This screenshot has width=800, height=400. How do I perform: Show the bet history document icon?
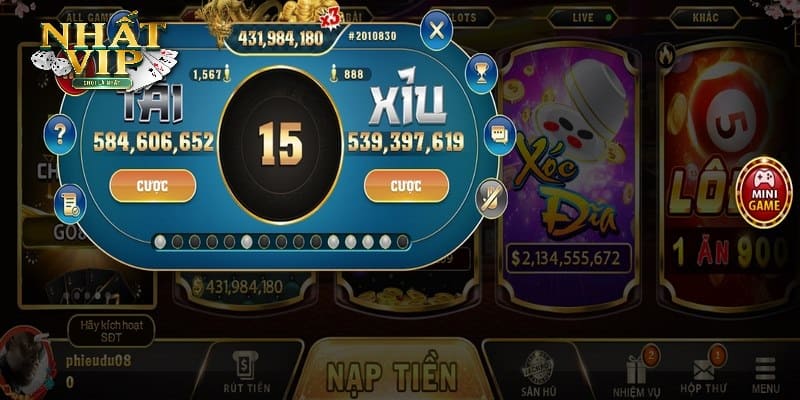[69, 204]
